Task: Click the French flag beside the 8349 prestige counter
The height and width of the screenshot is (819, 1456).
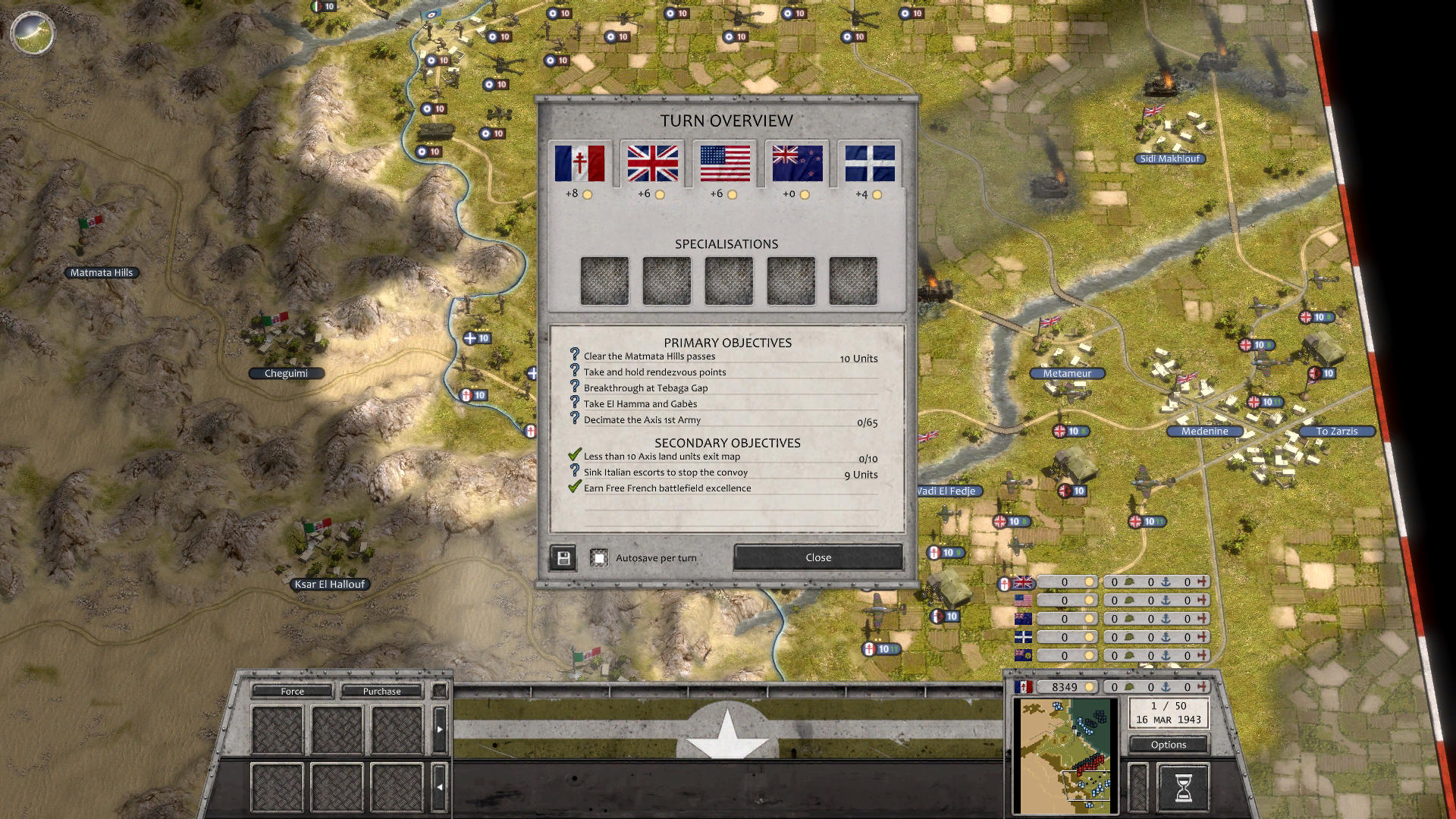Action: coord(1025,687)
